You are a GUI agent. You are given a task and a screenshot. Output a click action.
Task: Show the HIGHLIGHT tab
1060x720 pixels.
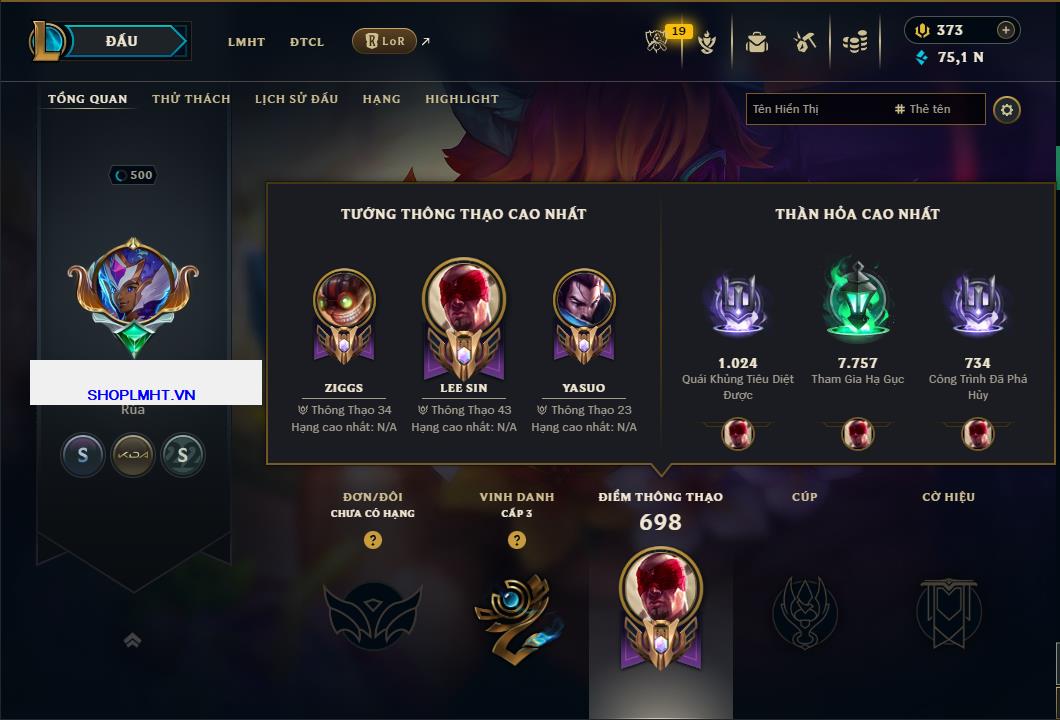click(x=461, y=99)
